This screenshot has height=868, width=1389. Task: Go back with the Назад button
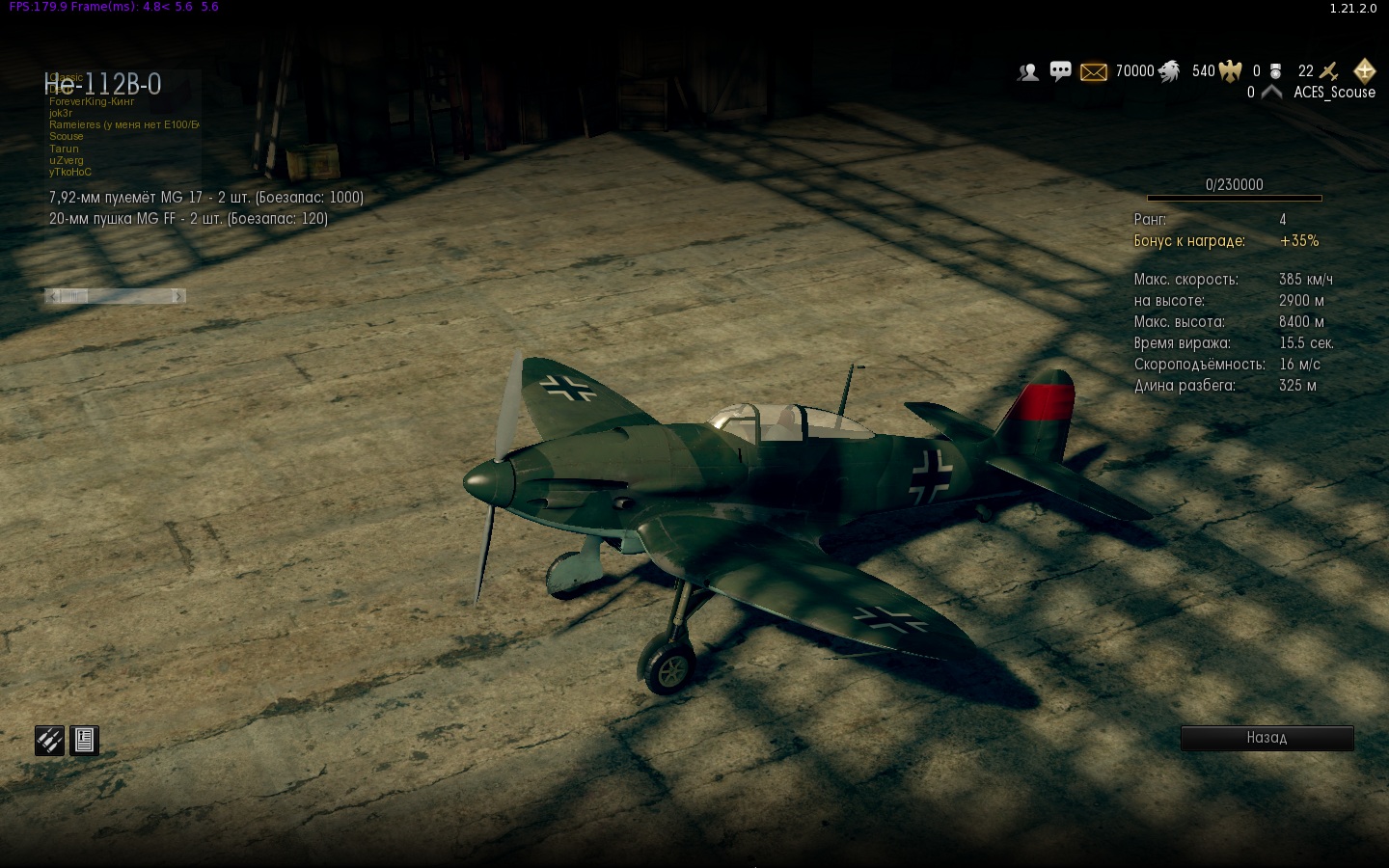pos(1266,738)
